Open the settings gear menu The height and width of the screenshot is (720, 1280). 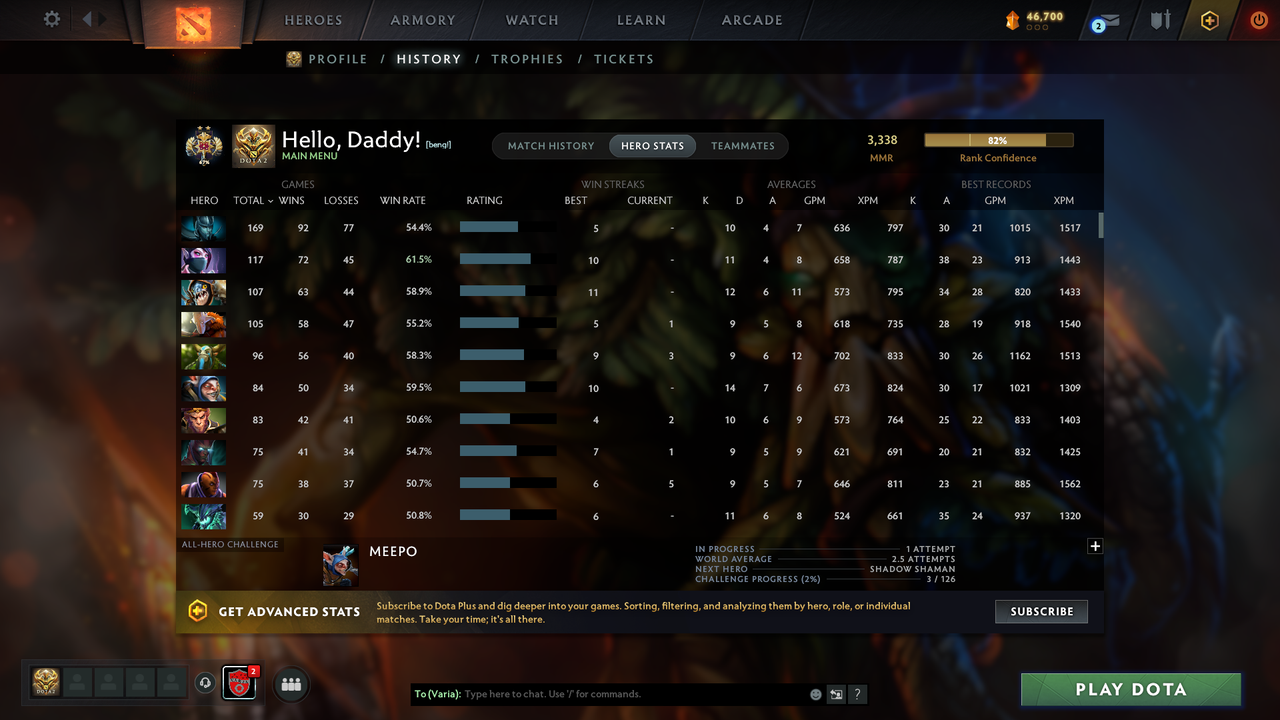(x=52, y=18)
